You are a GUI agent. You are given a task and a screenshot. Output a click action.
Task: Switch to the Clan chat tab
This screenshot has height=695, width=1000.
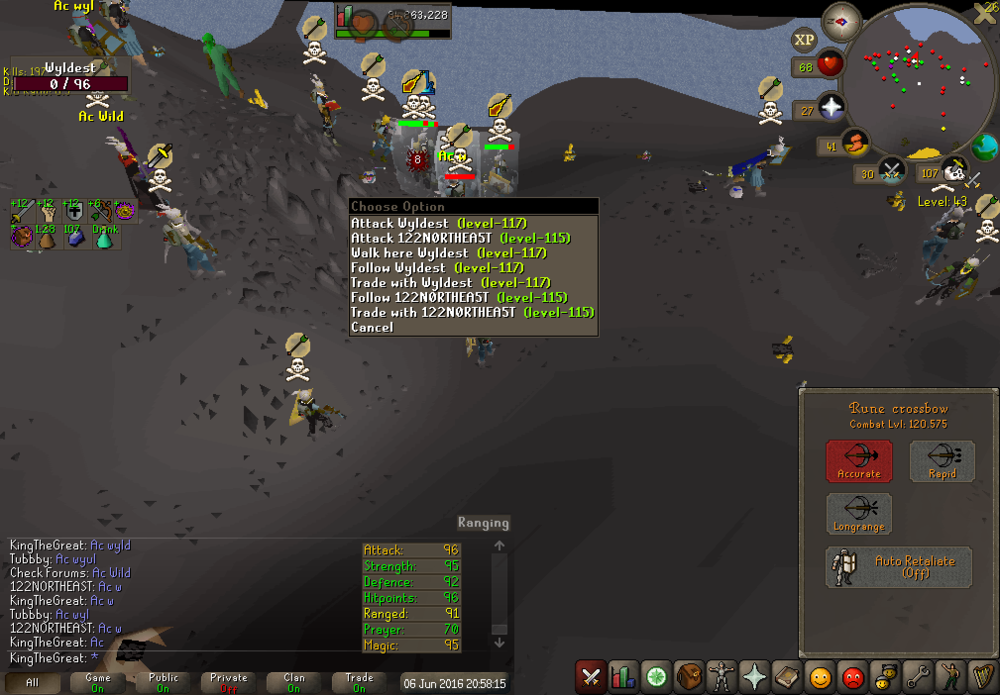(x=294, y=683)
